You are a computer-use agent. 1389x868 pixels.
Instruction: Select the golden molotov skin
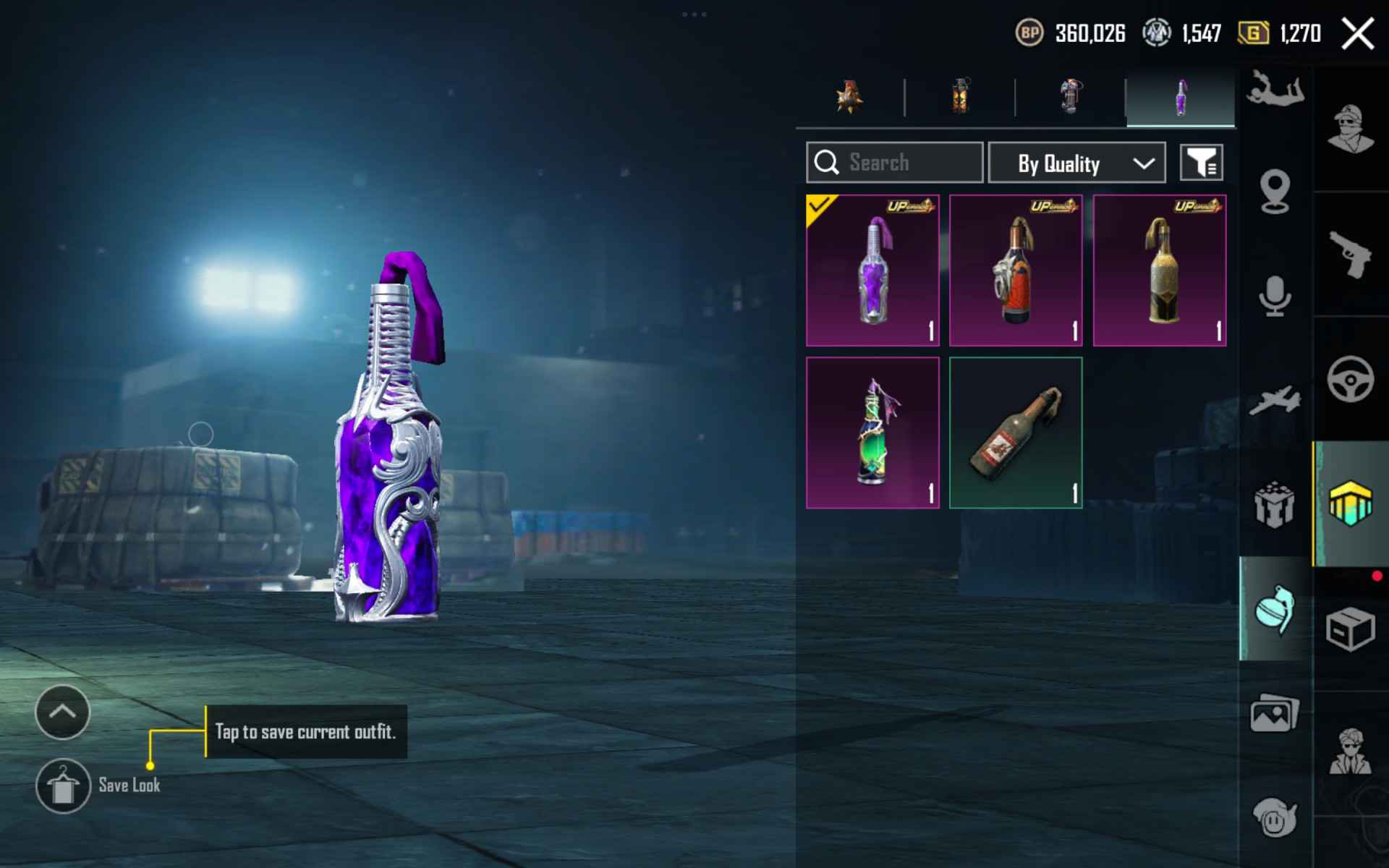tap(1159, 271)
